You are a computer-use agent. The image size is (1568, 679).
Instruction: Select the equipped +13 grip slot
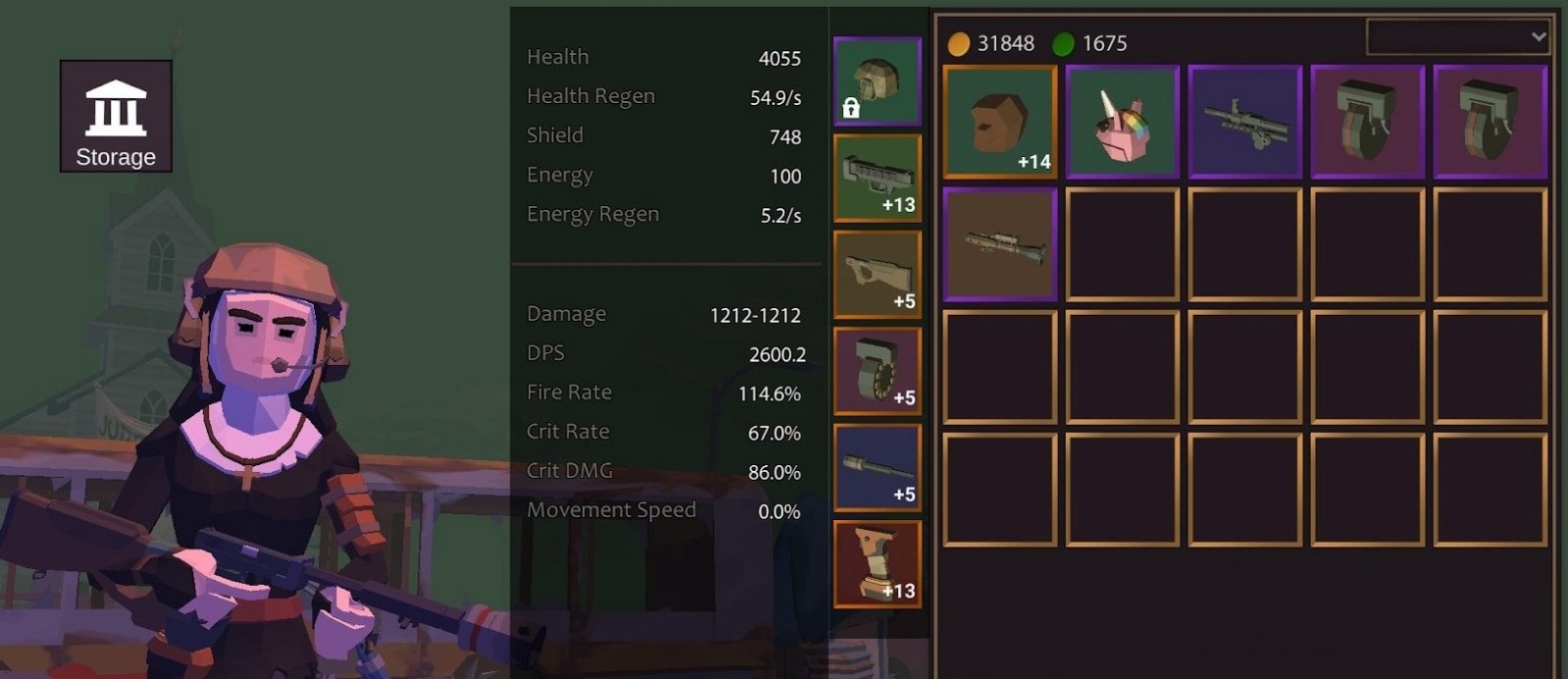(x=877, y=564)
